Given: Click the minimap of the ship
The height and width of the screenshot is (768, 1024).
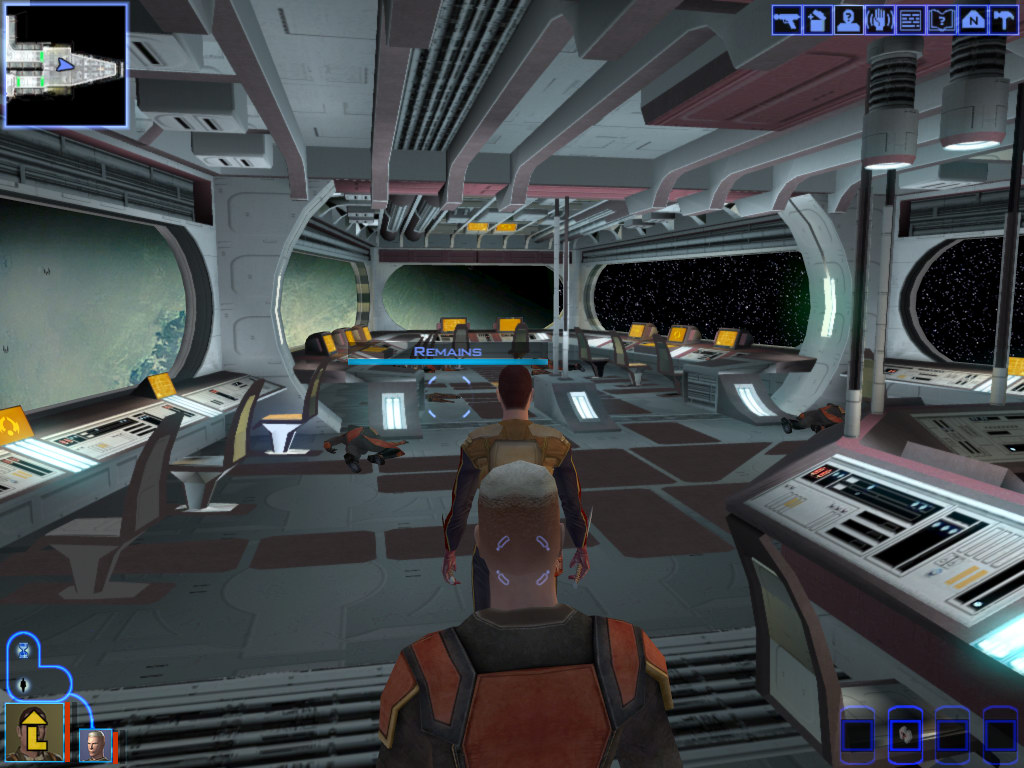Looking at the screenshot, I should [x=66, y=65].
